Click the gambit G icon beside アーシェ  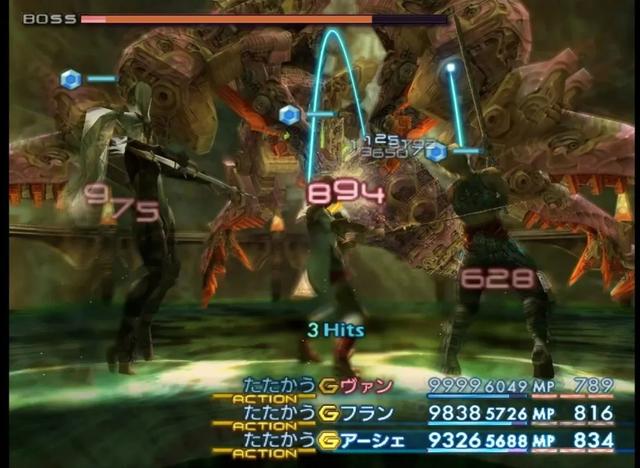coord(328,438)
